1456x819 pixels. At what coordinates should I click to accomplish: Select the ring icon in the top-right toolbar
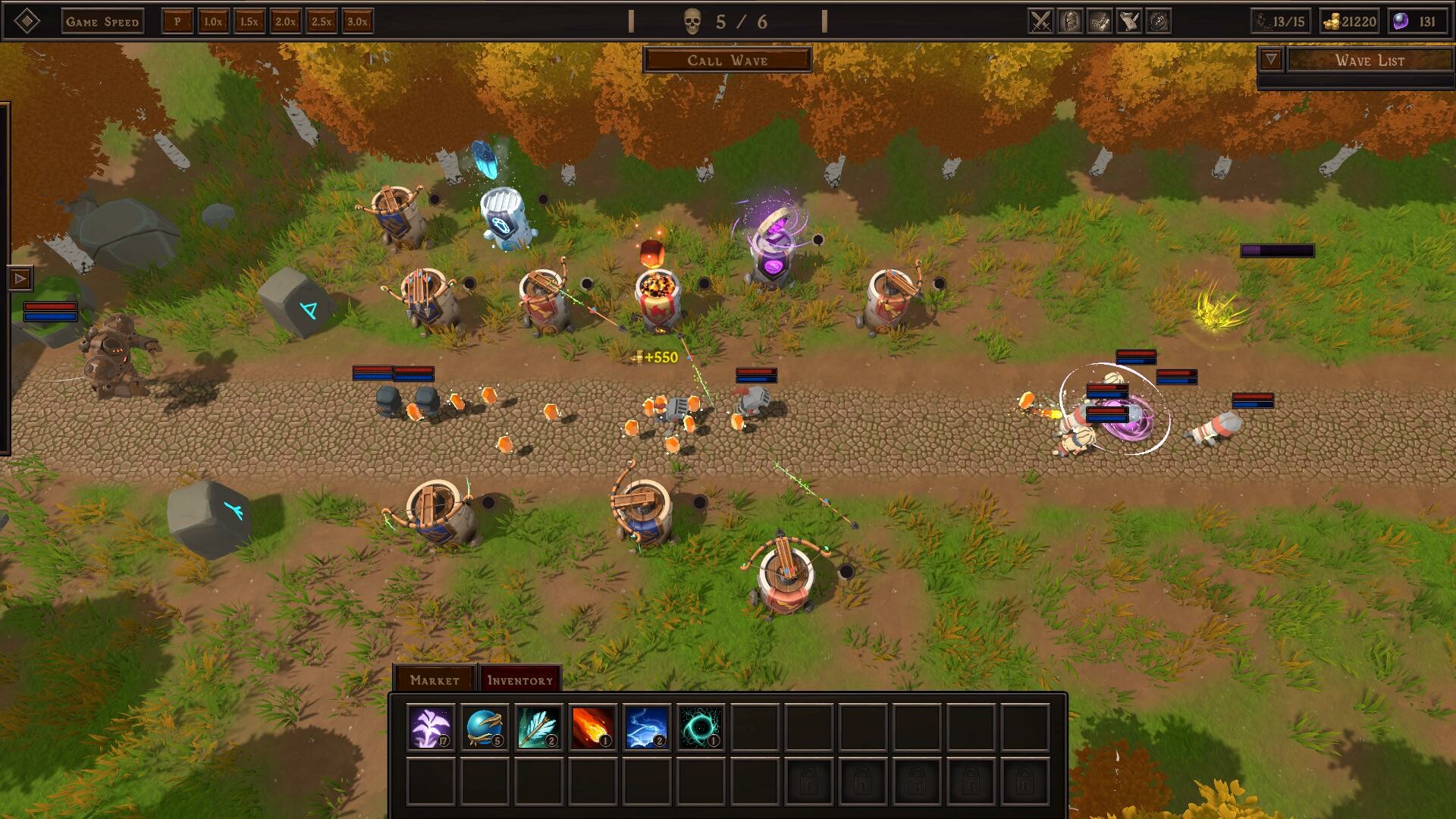point(1158,21)
